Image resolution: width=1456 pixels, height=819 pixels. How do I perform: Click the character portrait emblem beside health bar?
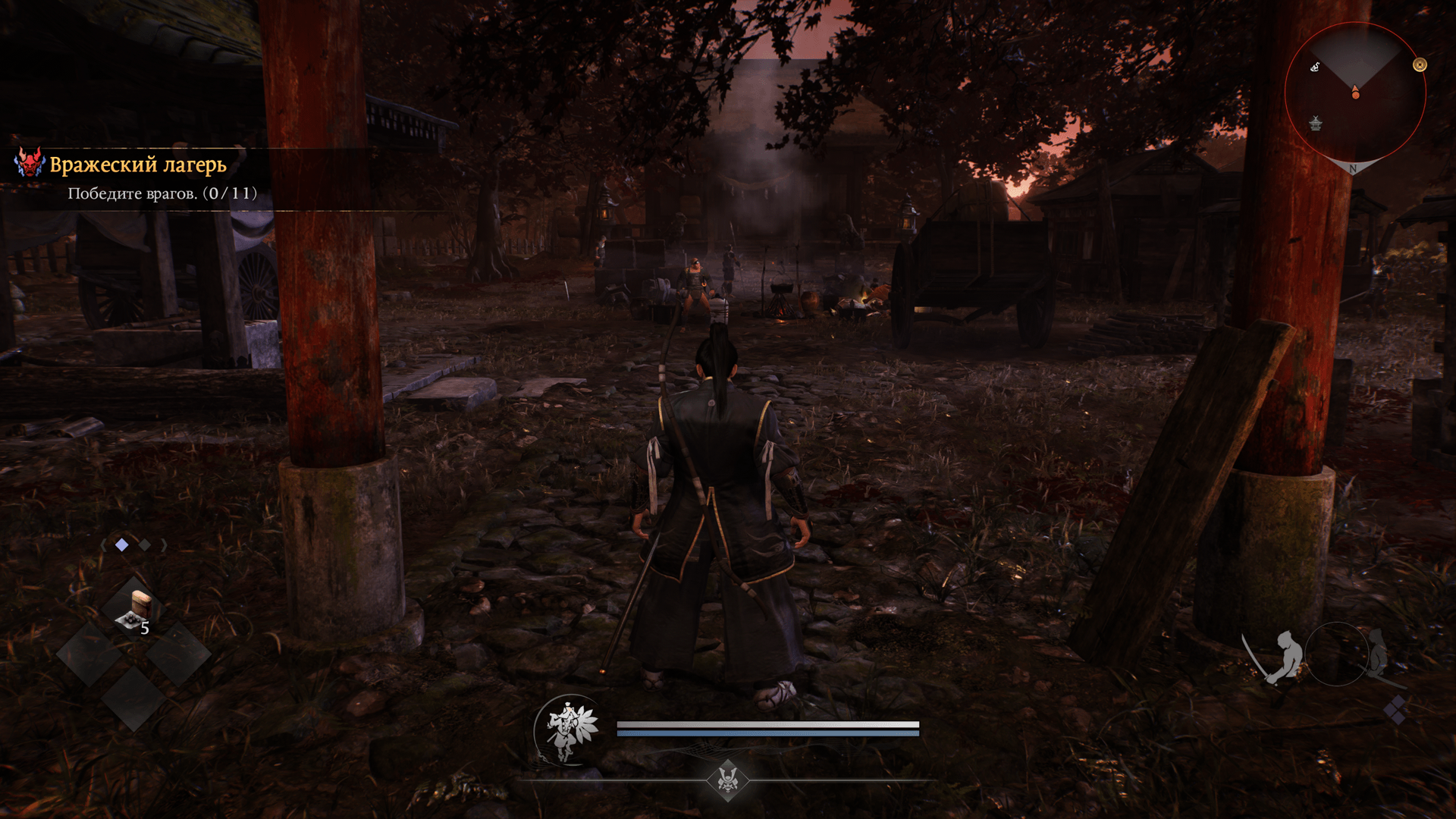coord(570,730)
